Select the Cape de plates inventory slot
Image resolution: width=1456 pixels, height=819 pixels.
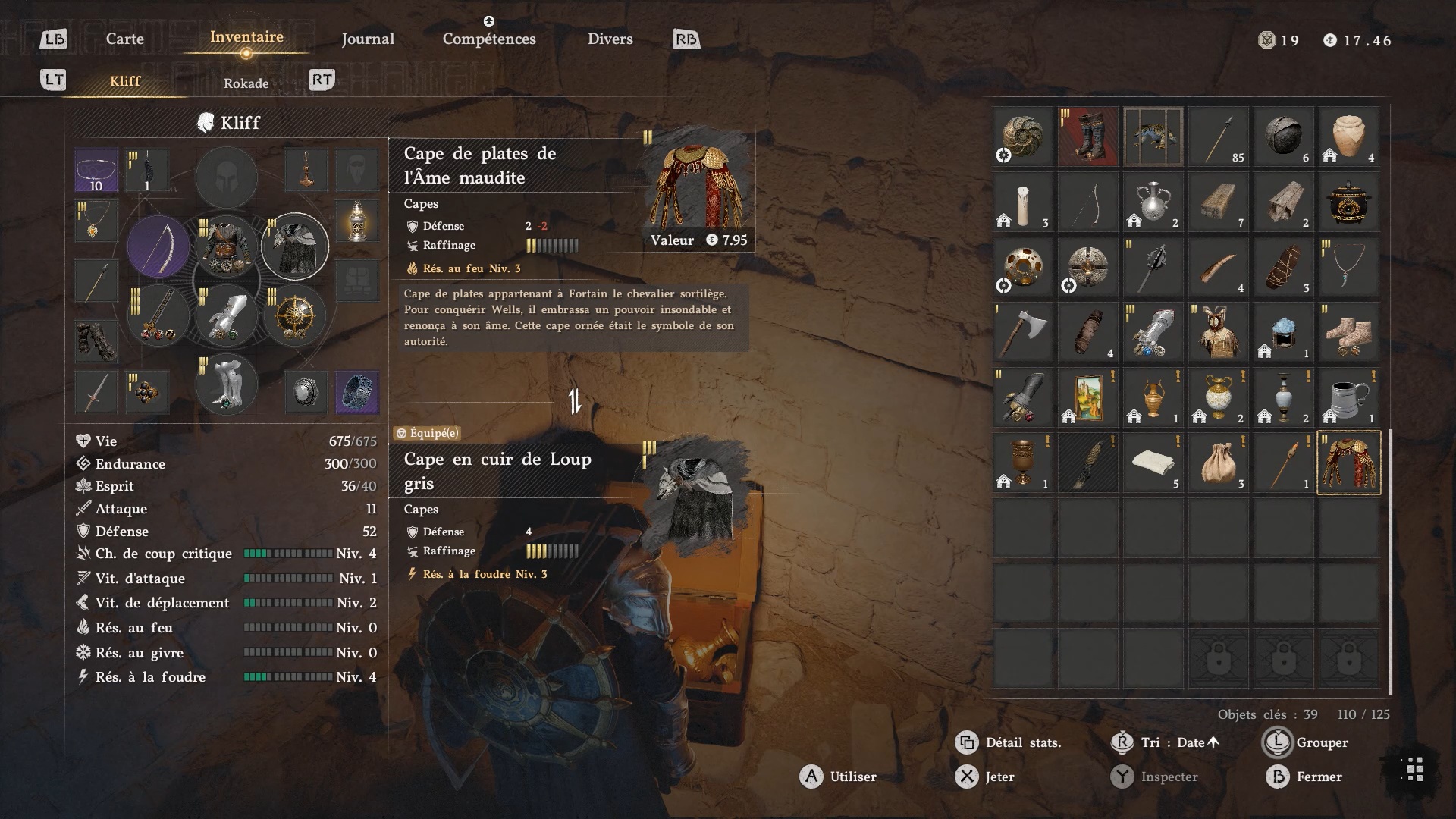tap(1348, 463)
